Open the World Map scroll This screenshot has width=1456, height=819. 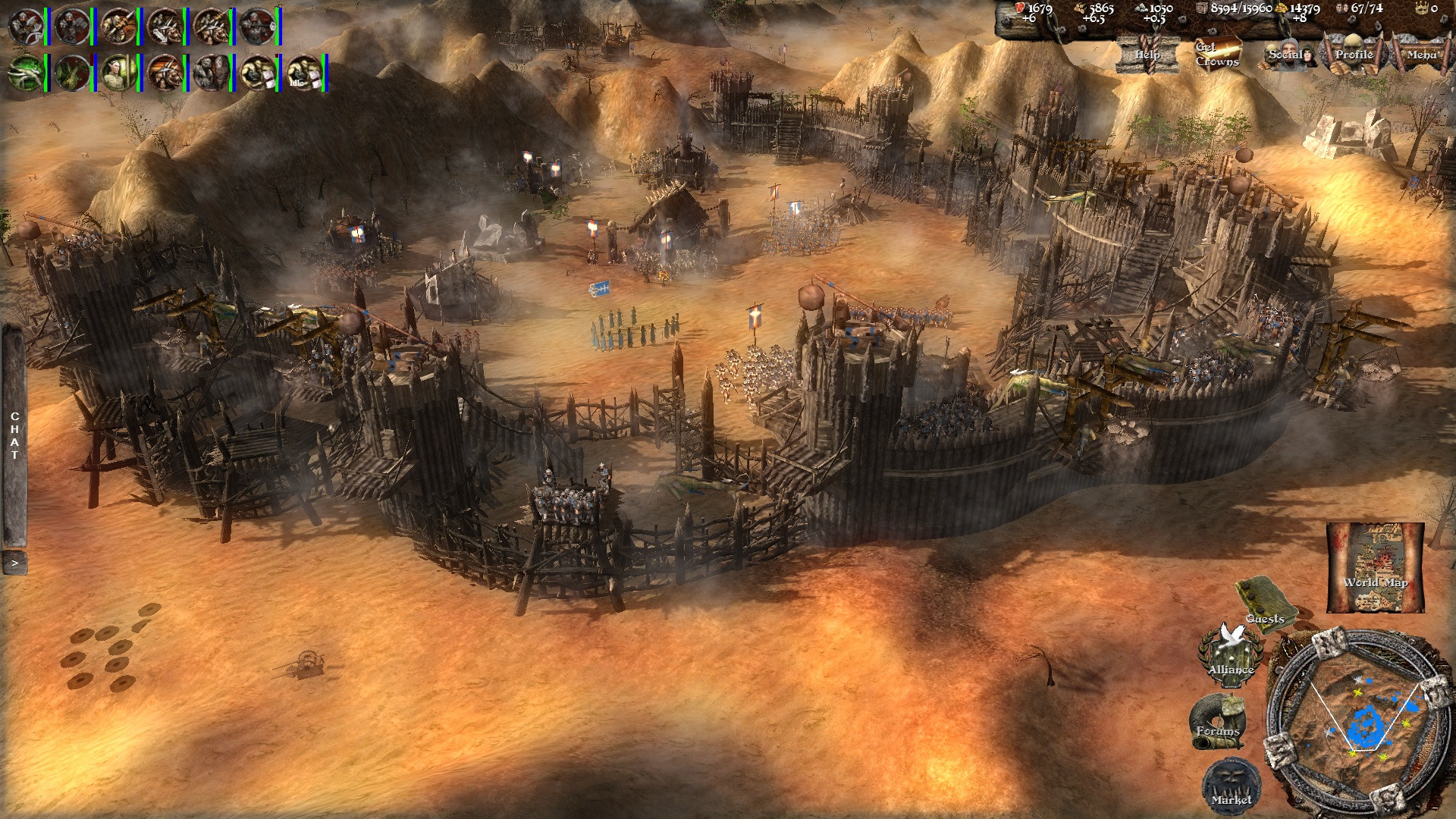click(x=1375, y=567)
